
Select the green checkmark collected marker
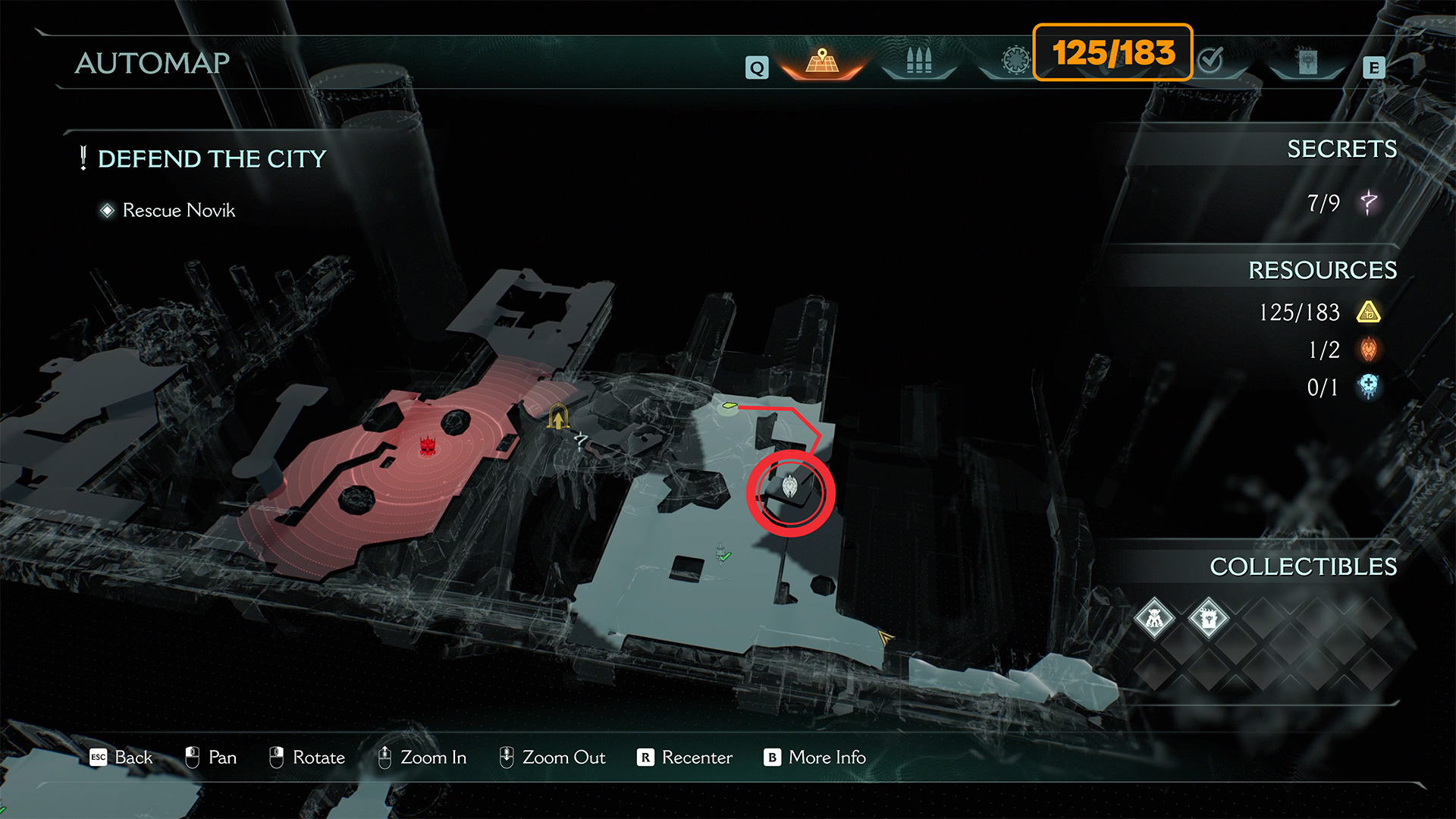pyautogui.click(x=723, y=555)
